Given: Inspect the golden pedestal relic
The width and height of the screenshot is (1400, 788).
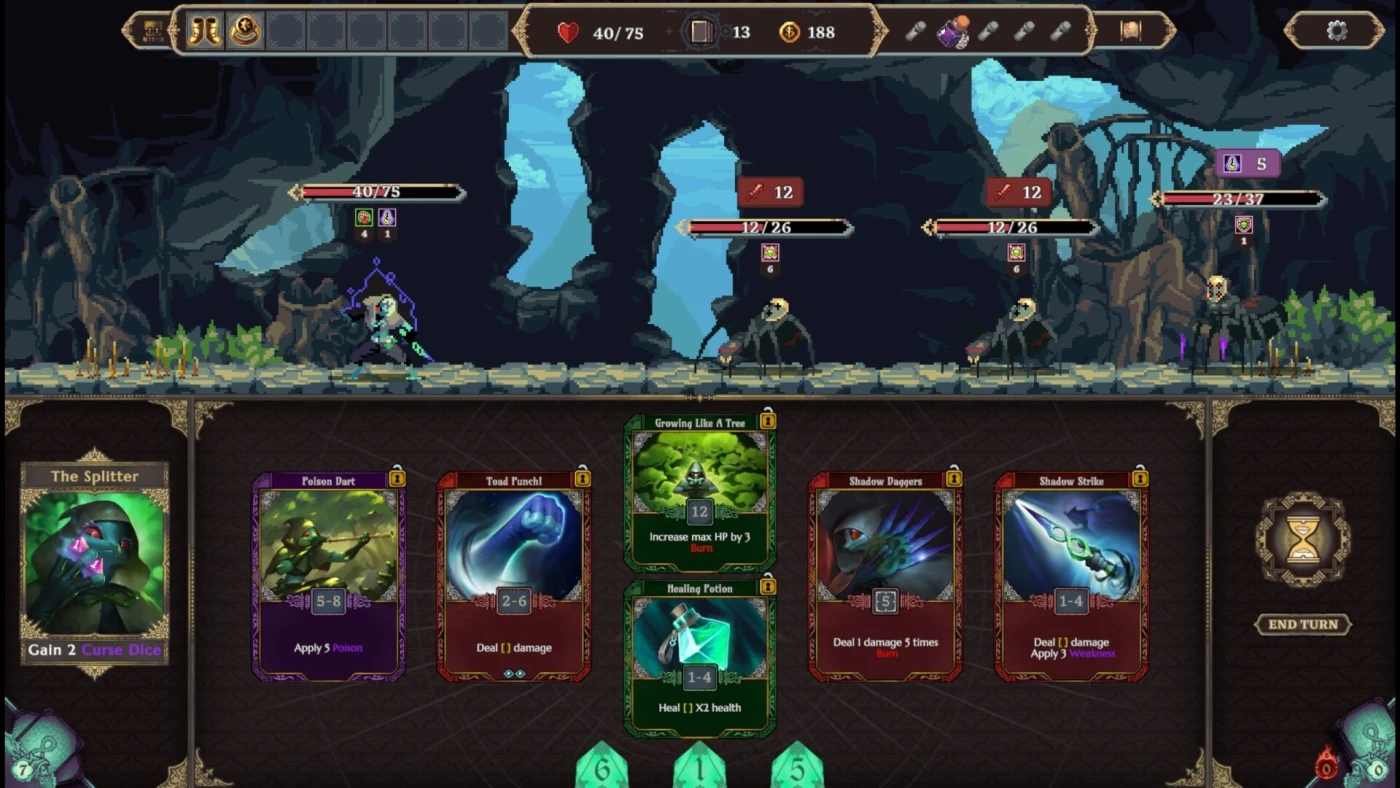Looking at the screenshot, I should [x=245, y=31].
